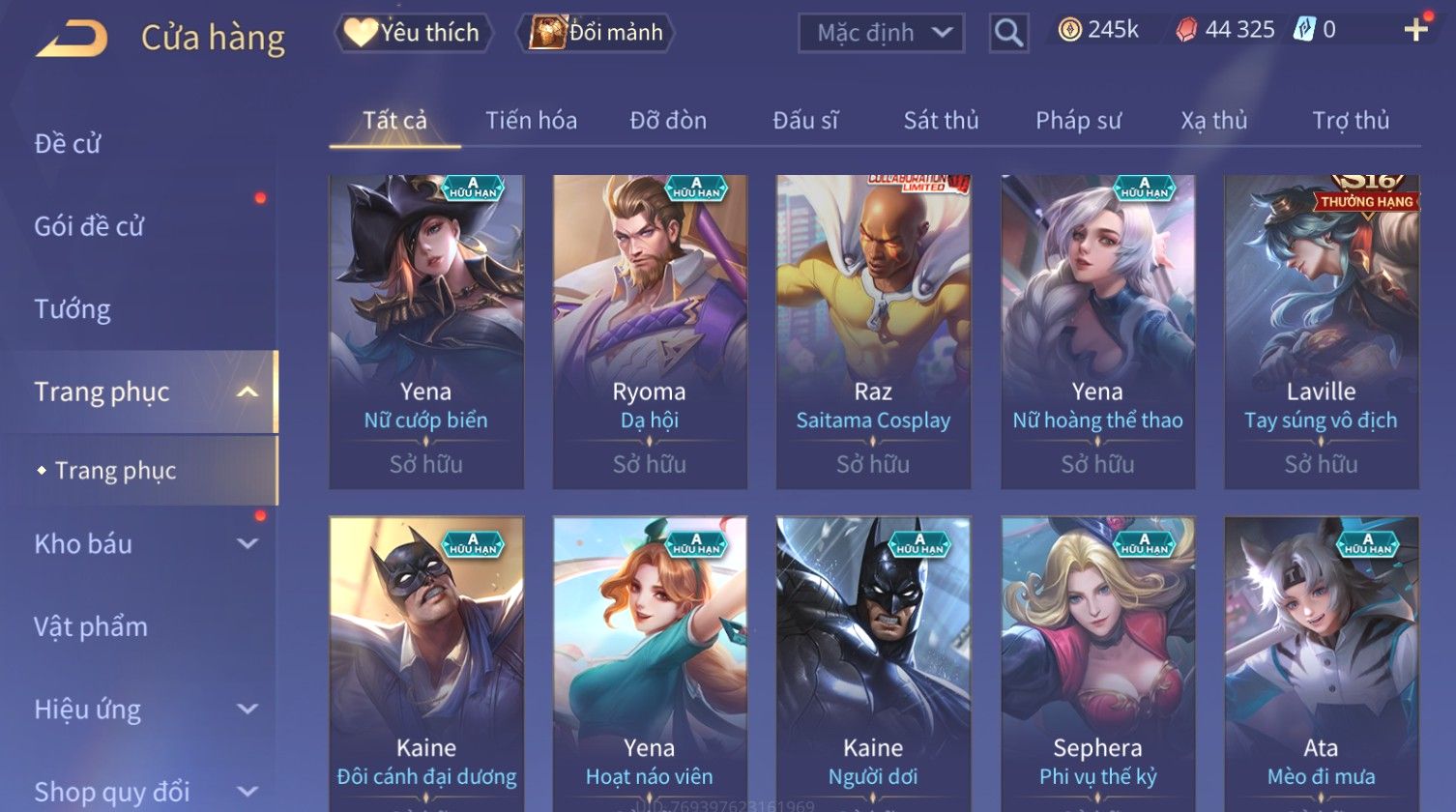1456x812 pixels.
Task: Open the Trợ thủ tab
Action: [x=1351, y=121]
